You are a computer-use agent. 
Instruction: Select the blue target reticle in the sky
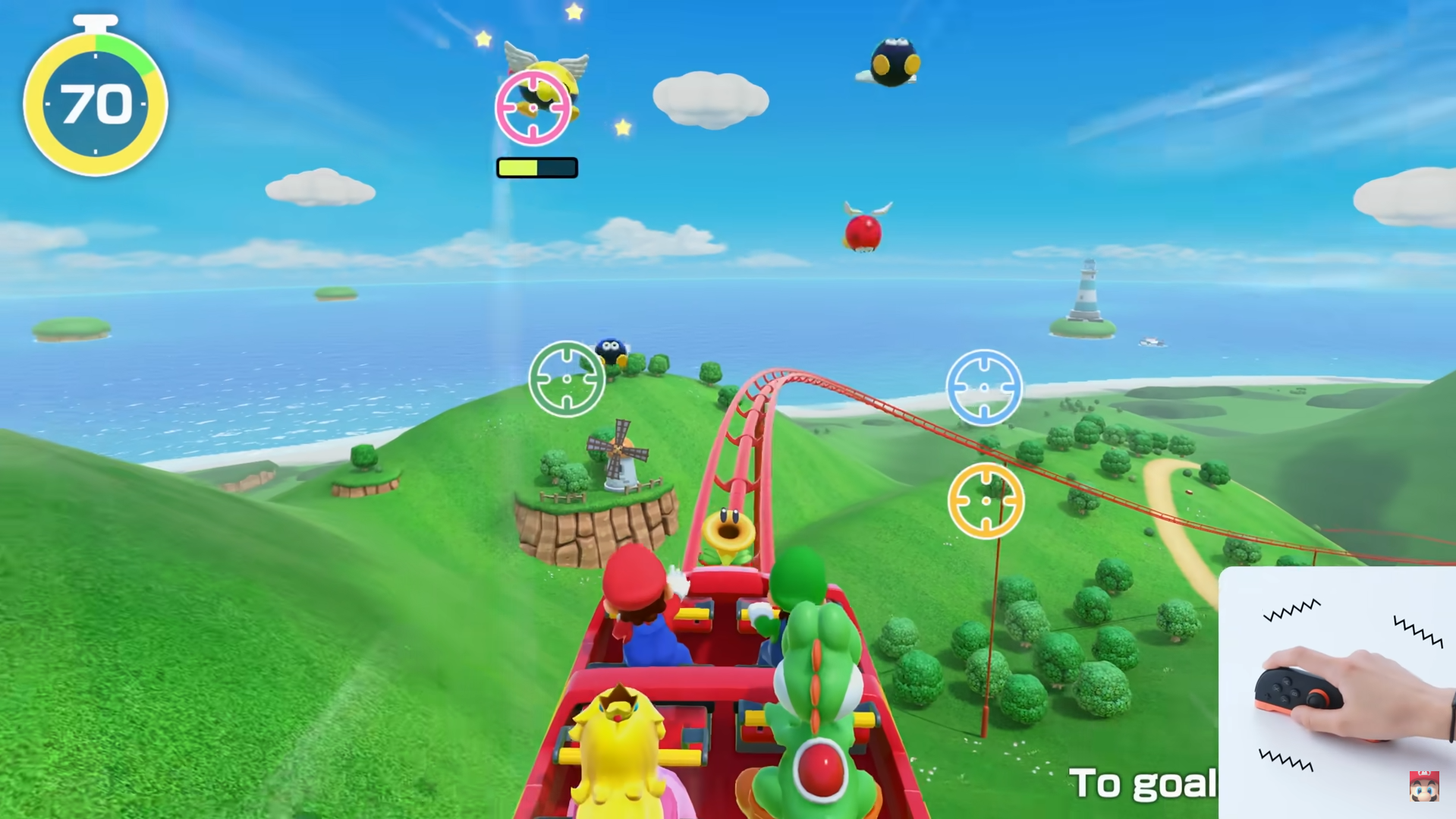(984, 389)
